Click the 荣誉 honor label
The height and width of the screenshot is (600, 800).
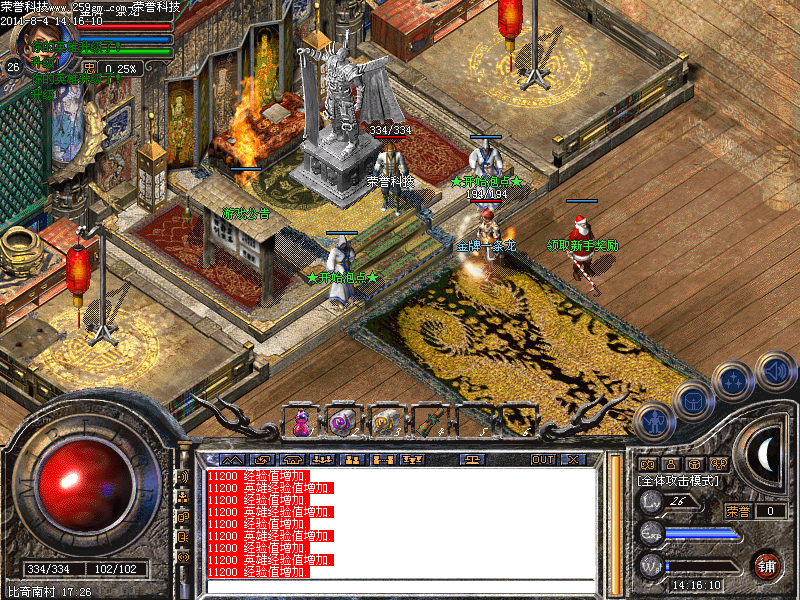pyautogui.click(x=737, y=511)
